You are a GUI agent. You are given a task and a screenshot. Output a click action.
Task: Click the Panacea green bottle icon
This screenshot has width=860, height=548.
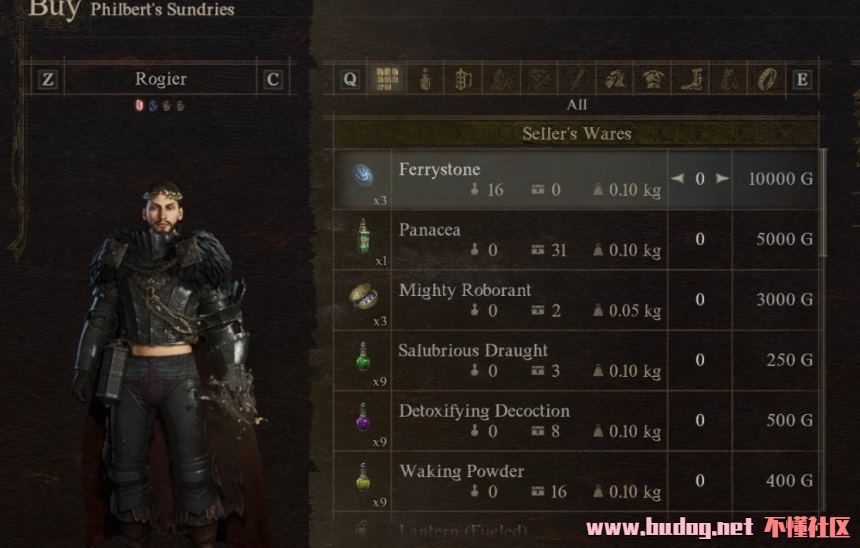coord(362,238)
